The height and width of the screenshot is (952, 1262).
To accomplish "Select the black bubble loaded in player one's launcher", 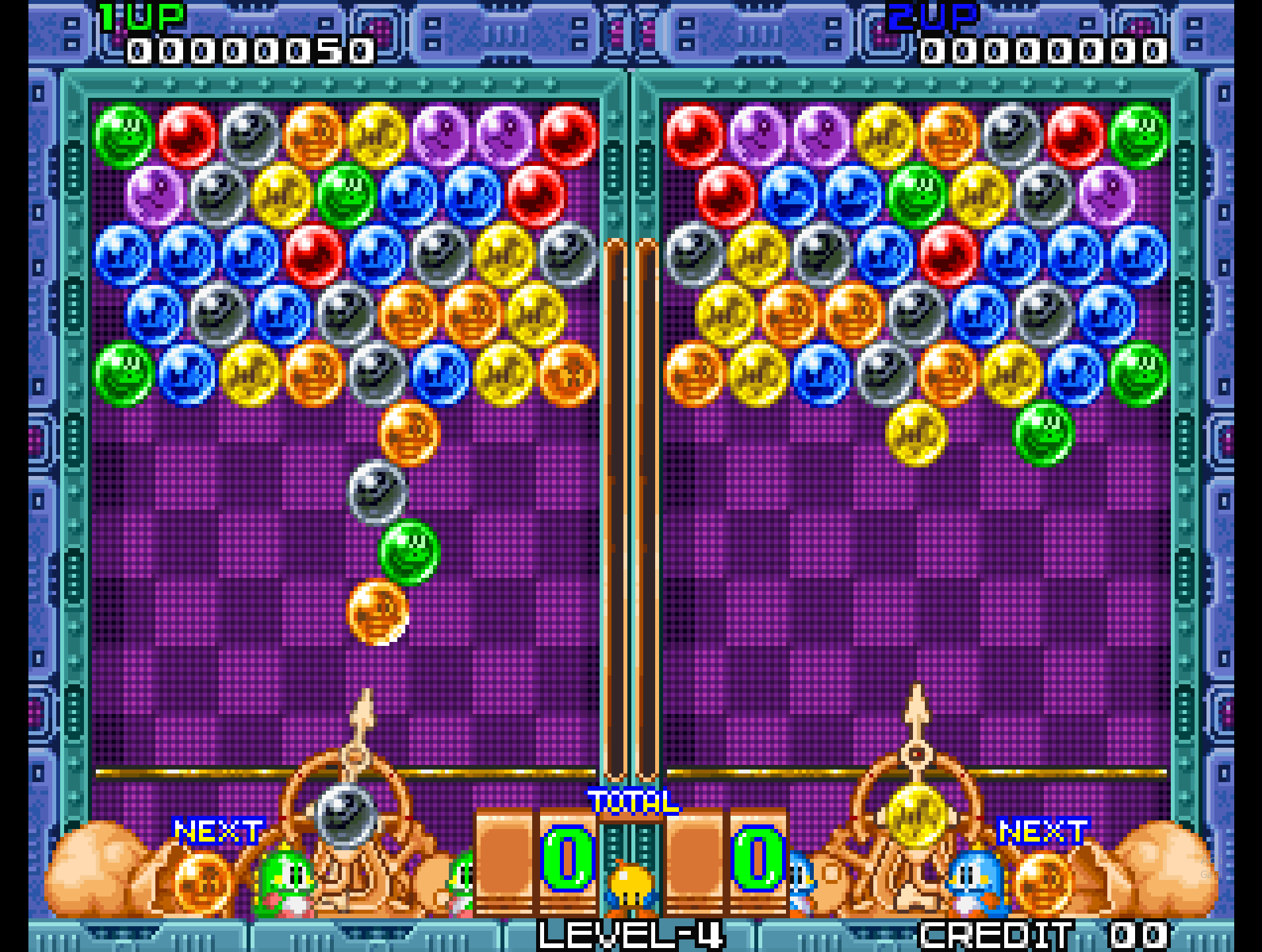I will [346, 814].
